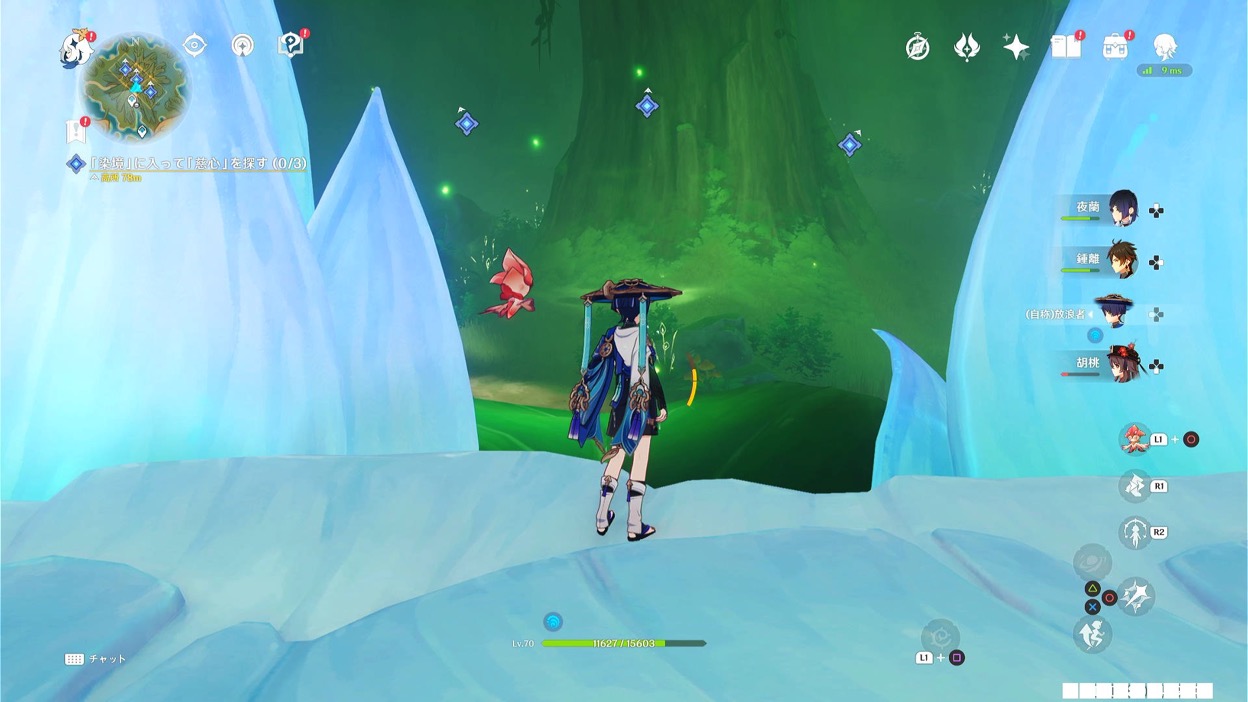Switch to party member 鍾離
The width and height of the screenshot is (1248, 702).
point(1121,260)
